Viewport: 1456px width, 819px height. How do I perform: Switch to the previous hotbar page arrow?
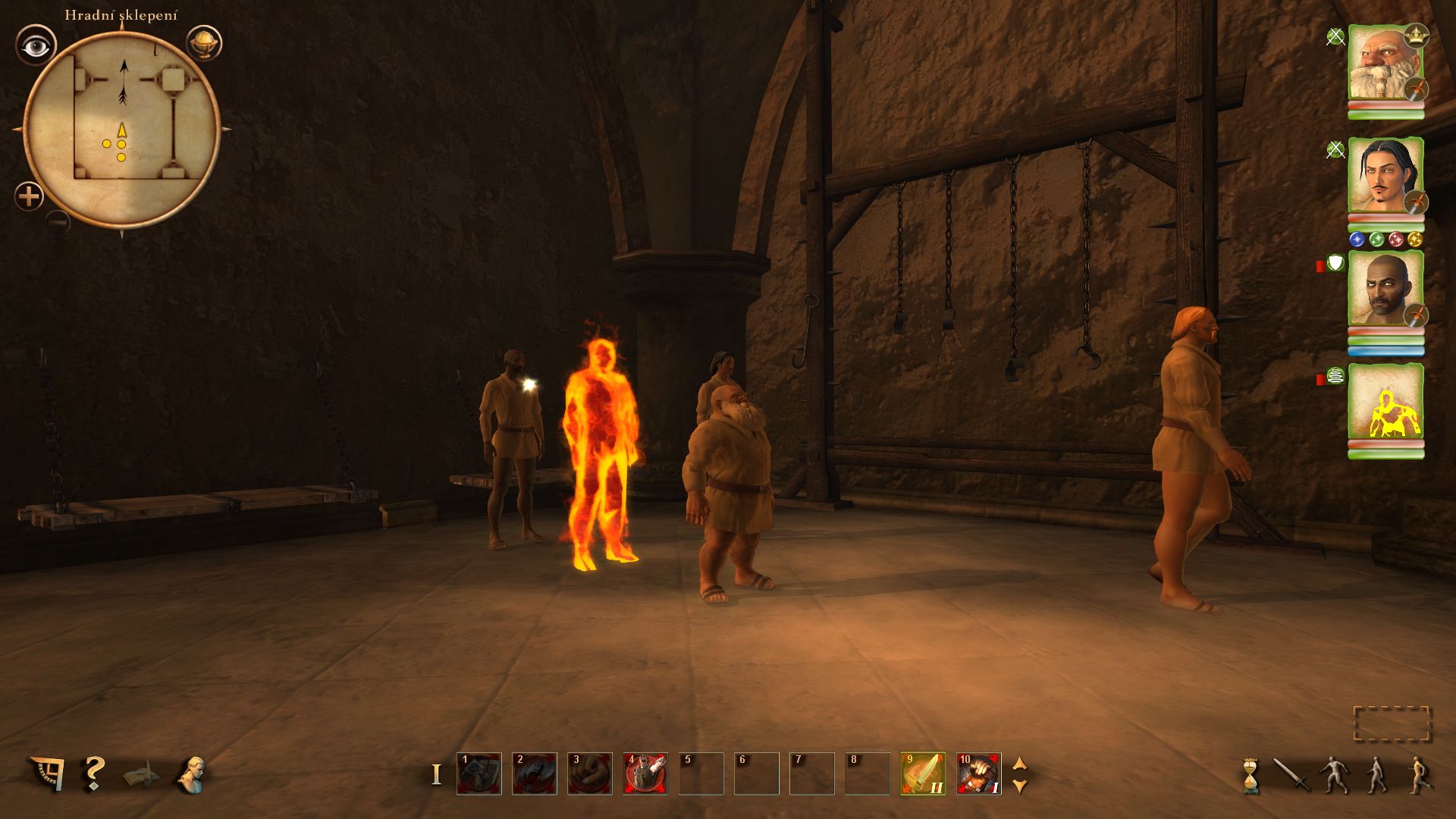pos(1020,764)
